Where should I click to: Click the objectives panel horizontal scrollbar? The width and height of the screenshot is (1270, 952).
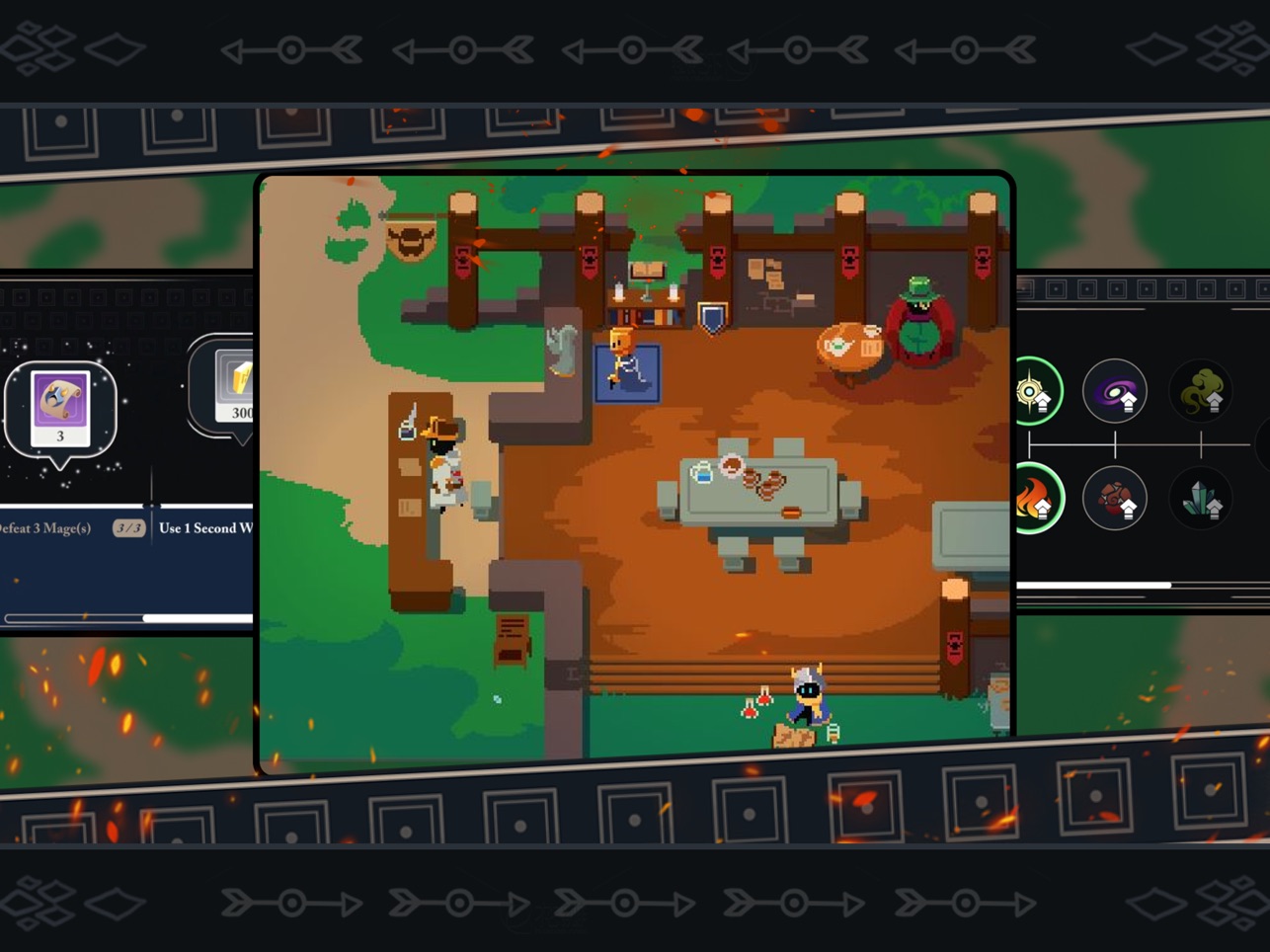pyautogui.click(x=198, y=618)
